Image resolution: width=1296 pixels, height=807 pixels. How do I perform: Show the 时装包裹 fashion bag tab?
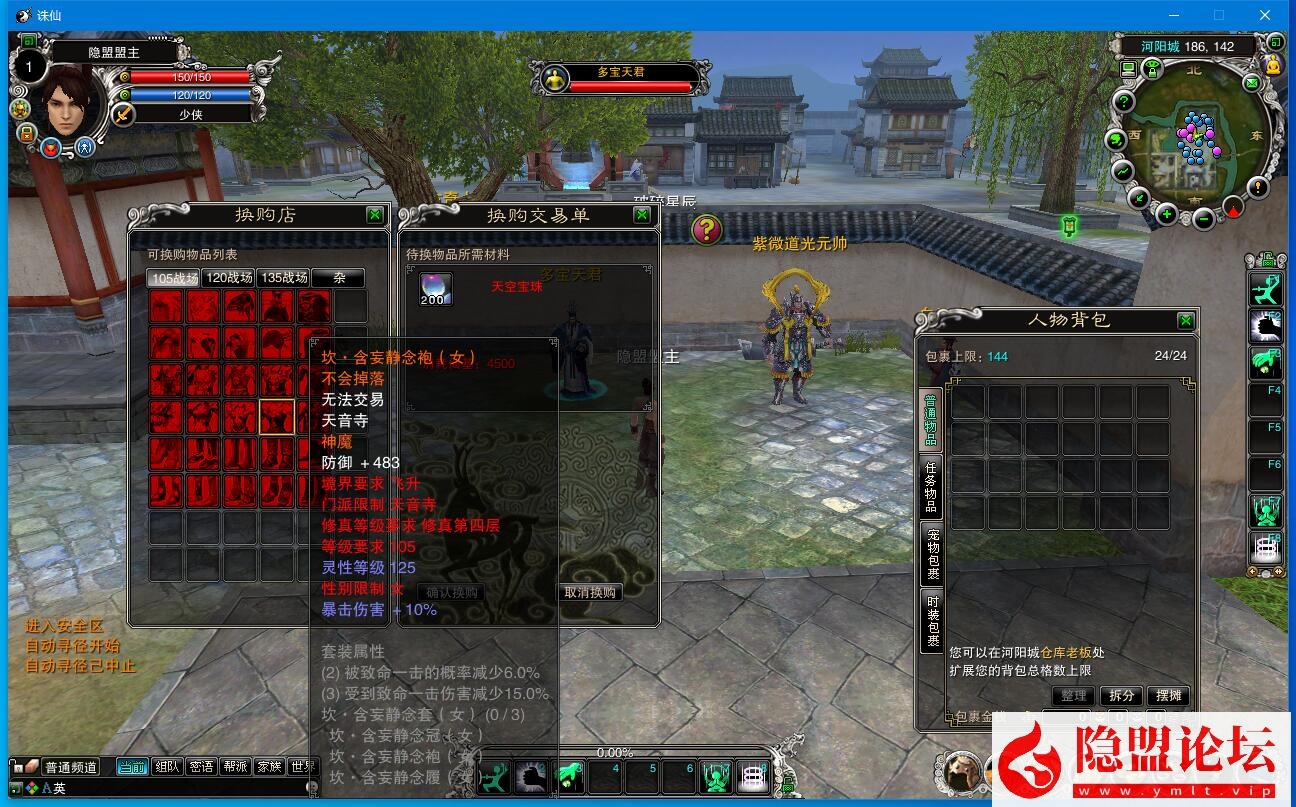931,620
